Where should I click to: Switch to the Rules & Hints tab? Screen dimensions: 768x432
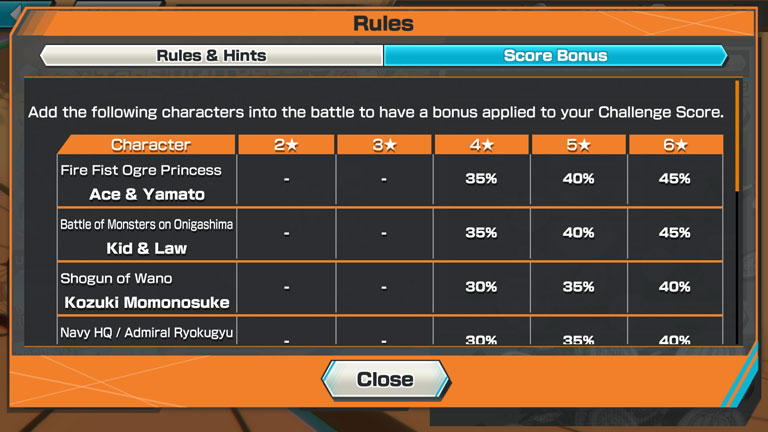click(212, 56)
